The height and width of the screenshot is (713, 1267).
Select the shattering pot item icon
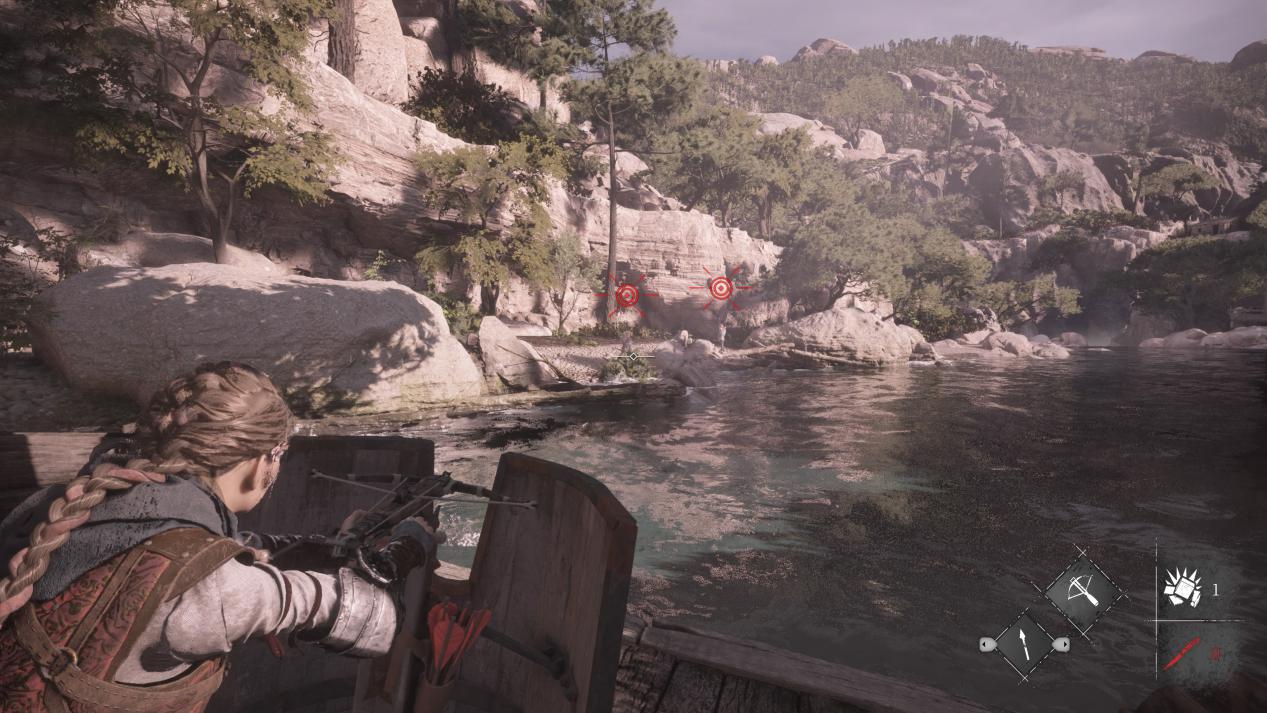[1183, 589]
